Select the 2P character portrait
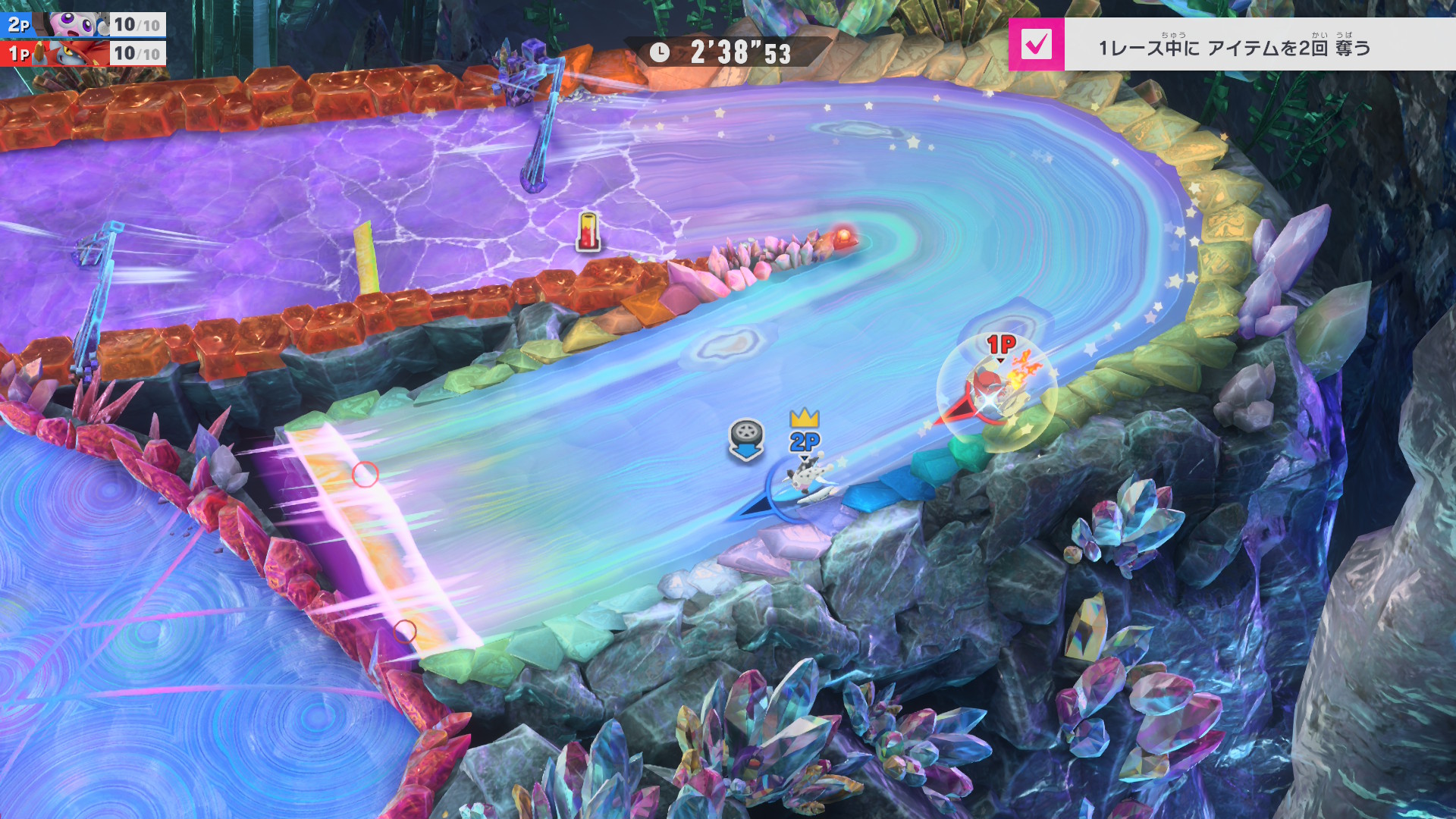The height and width of the screenshot is (819, 1456). [74, 24]
